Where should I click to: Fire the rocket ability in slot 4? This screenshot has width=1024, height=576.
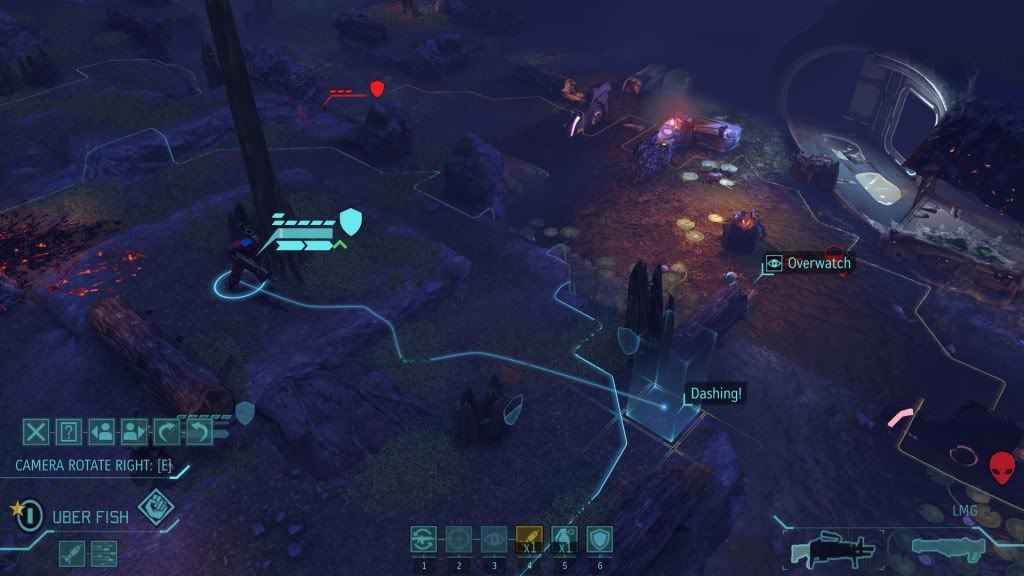tap(528, 540)
